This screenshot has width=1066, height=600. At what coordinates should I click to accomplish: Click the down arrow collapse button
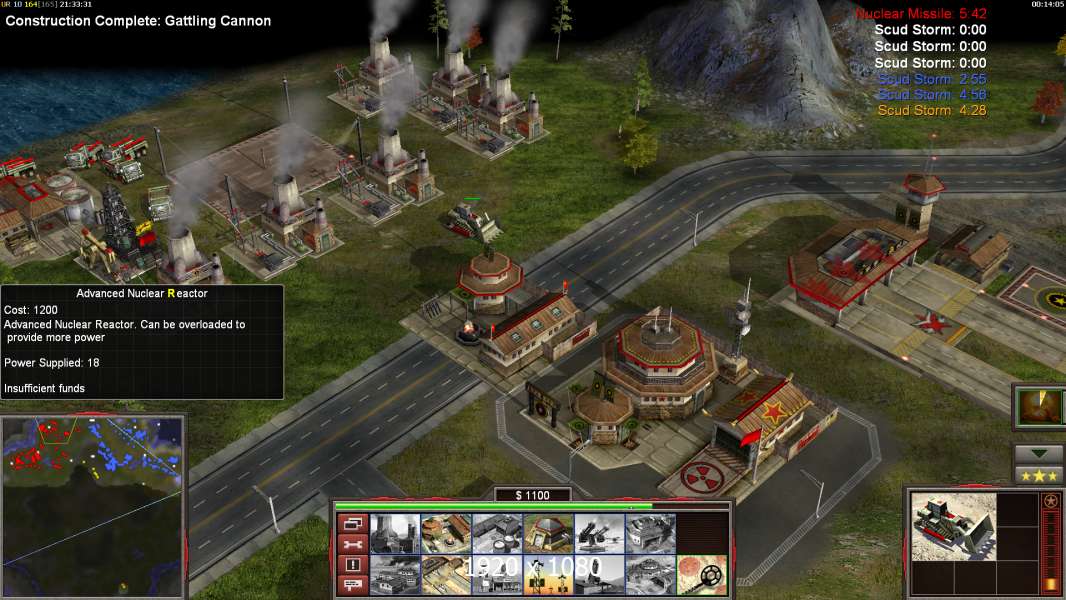1038,454
